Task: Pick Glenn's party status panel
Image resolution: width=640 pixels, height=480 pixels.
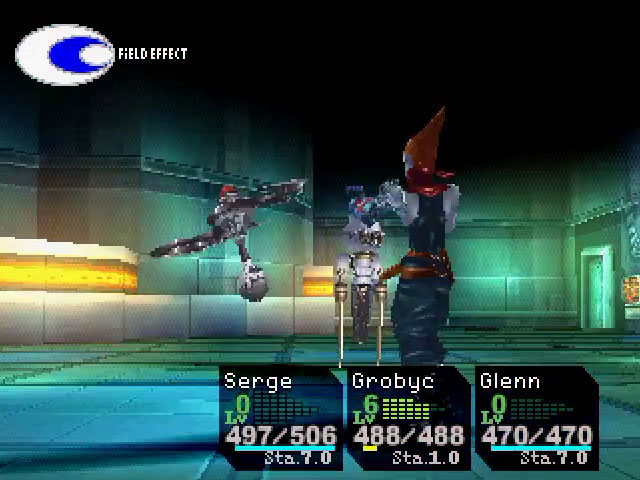Action: click(535, 418)
